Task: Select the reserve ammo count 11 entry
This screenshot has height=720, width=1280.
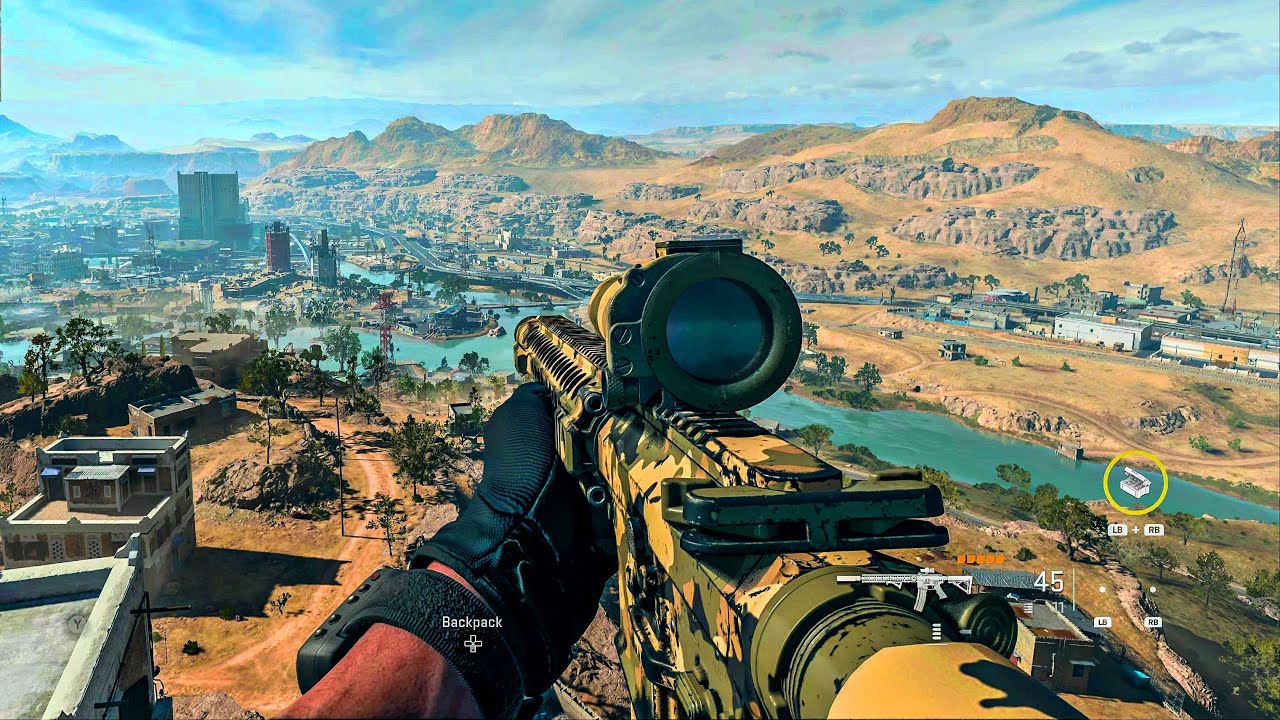Action: click(1057, 607)
